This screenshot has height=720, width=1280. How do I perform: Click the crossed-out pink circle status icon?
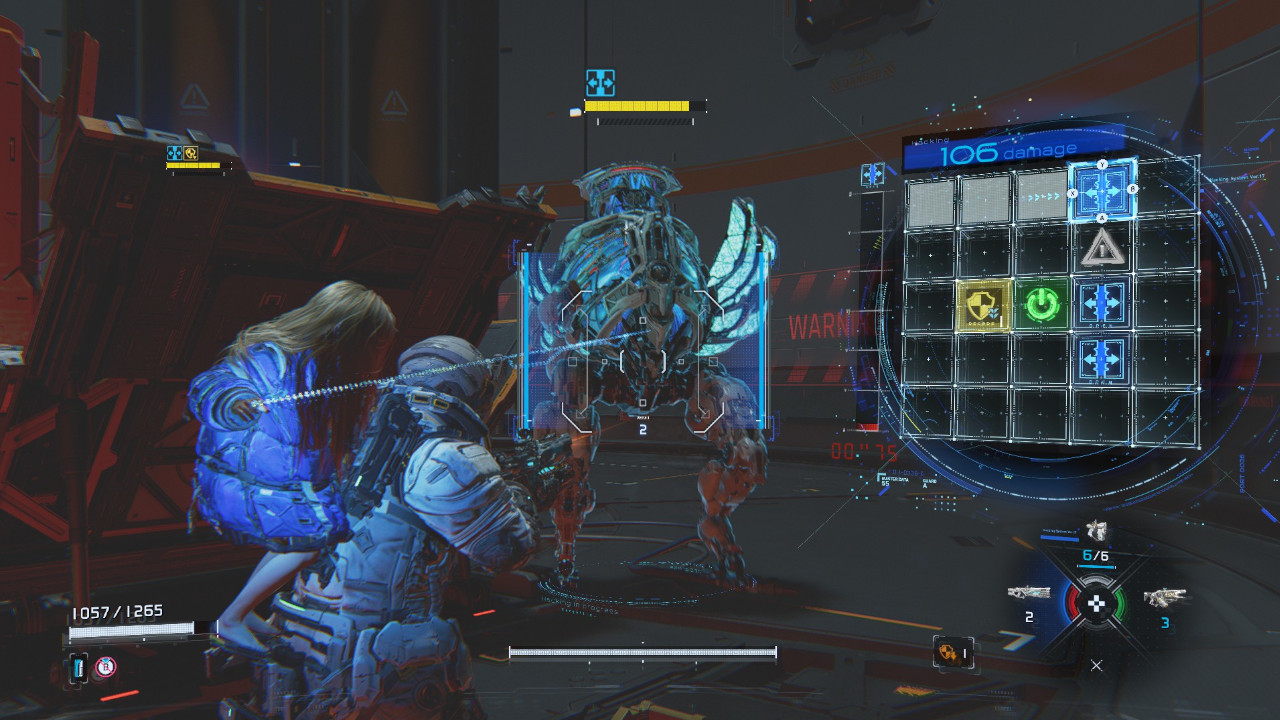[x=105, y=667]
